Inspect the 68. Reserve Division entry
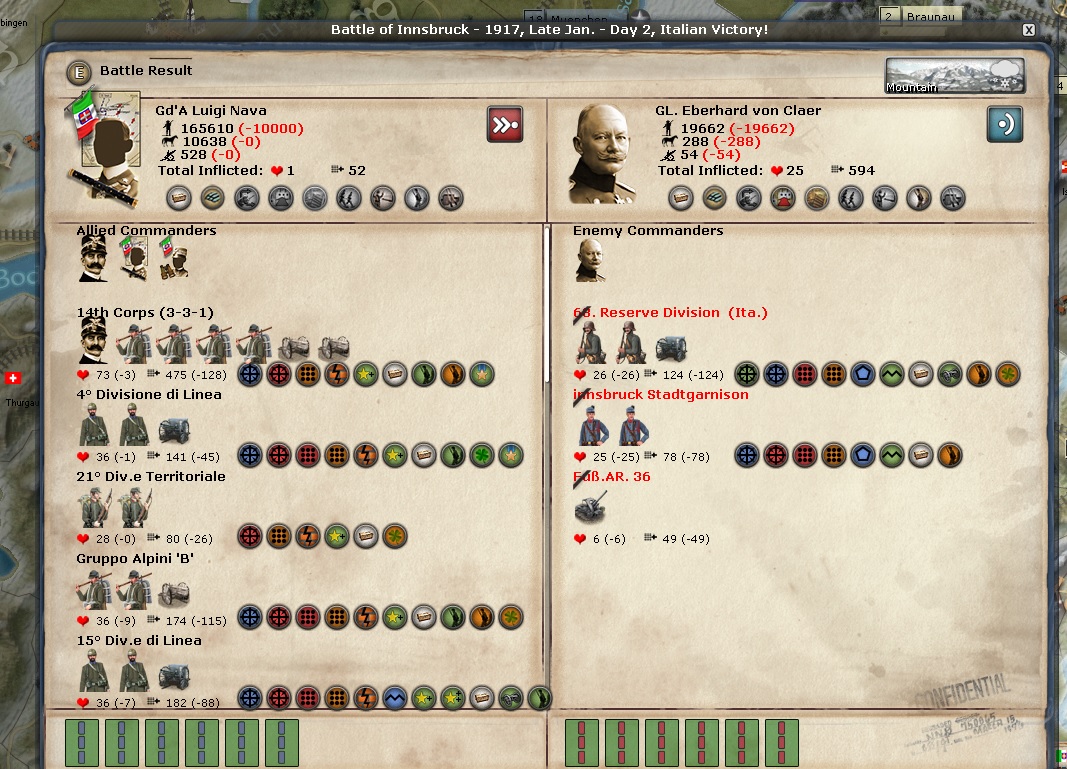The width and height of the screenshot is (1067, 769). pos(670,313)
